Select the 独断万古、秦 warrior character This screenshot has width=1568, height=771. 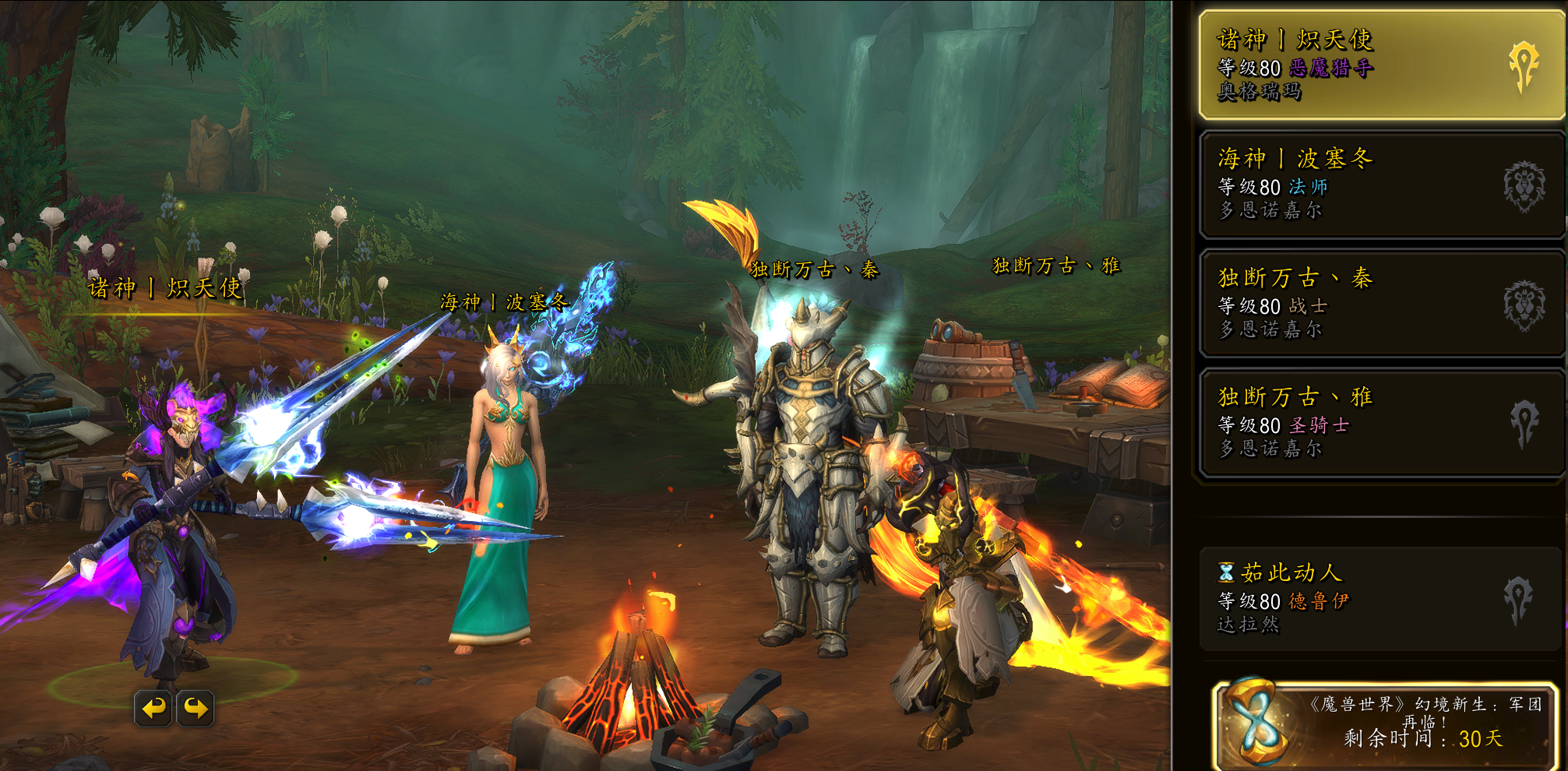pos(1380,304)
